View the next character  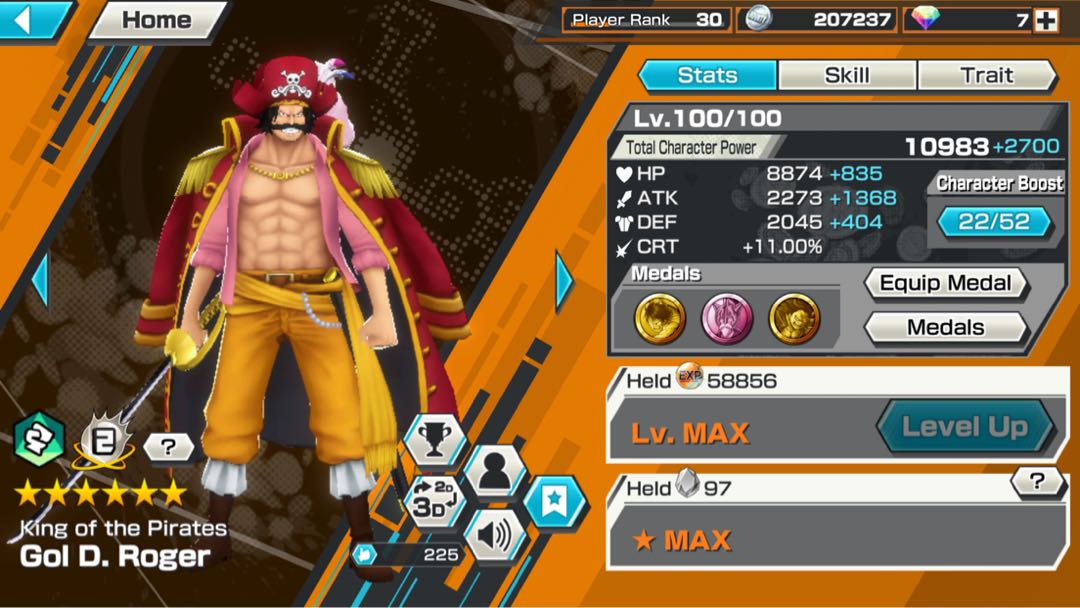pos(564,282)
